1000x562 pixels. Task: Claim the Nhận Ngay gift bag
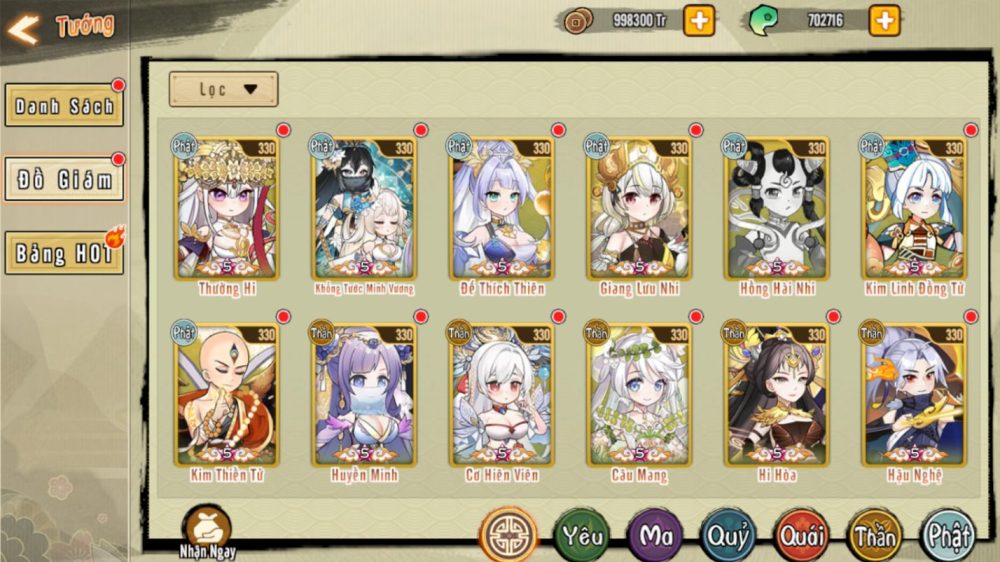coord(207,528)
